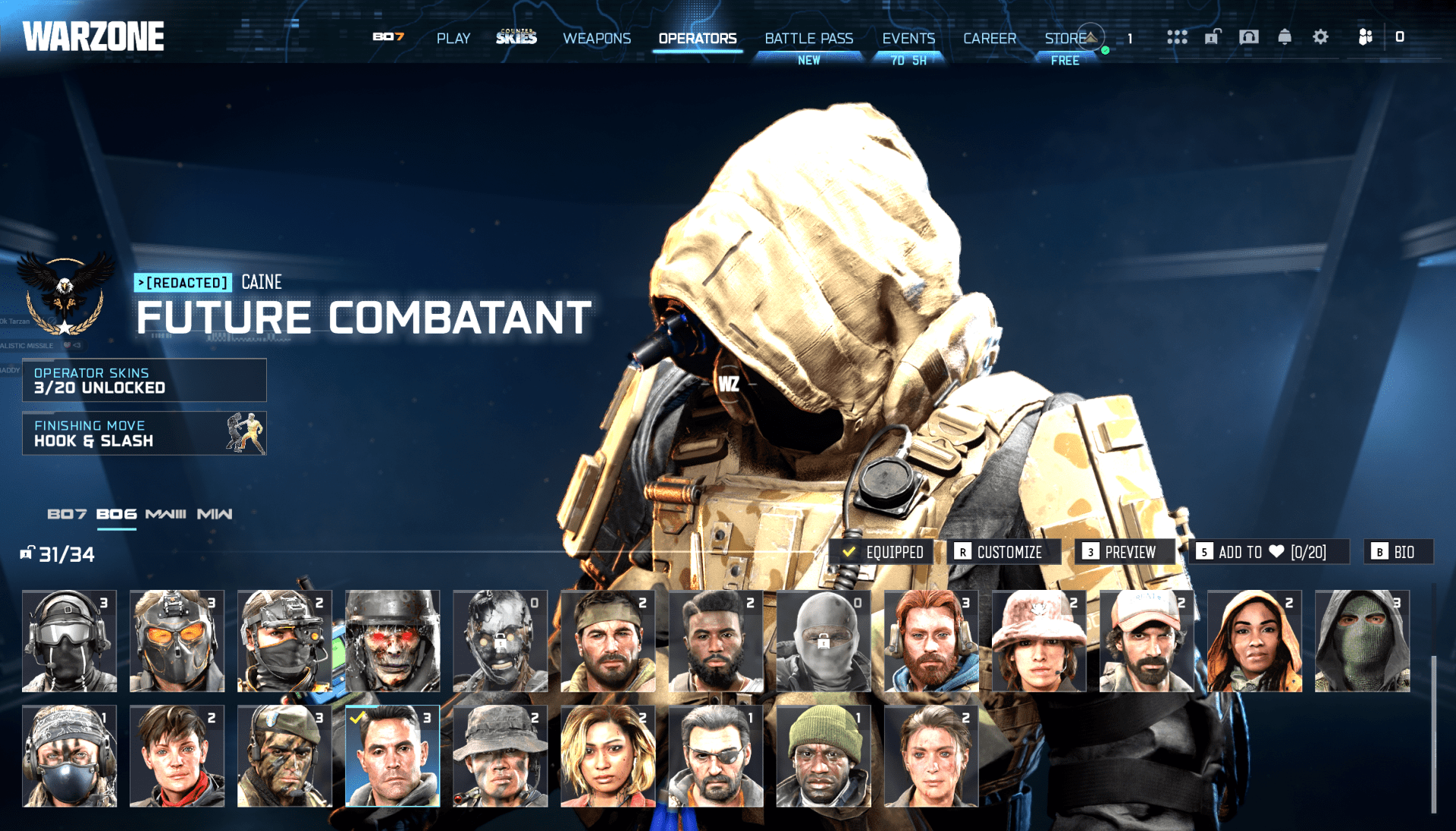
Task: Click the unlocked padlock icon in top bar
Action: (1212, 37)
